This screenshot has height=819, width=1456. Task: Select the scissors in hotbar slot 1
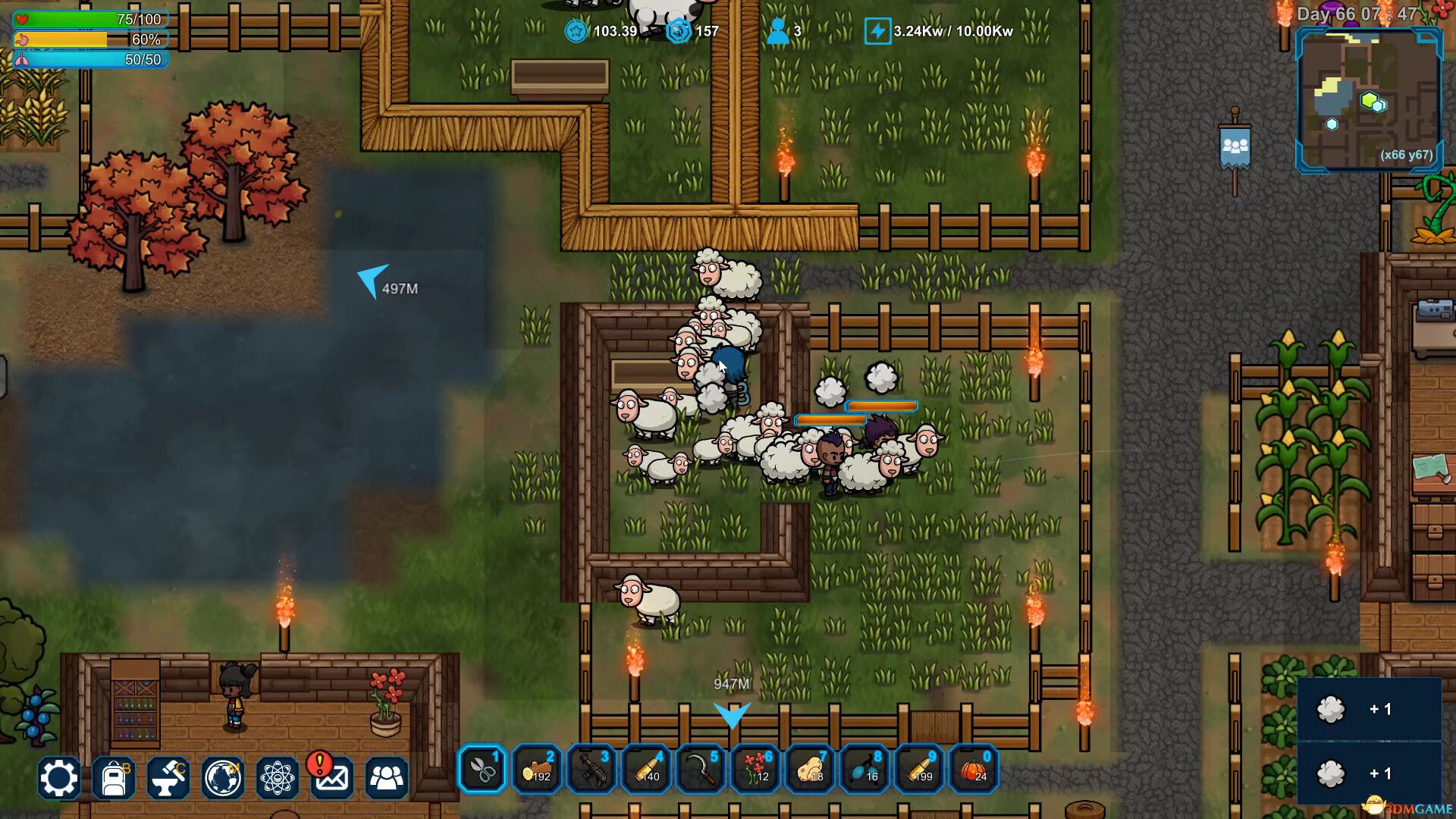point(483,772)
